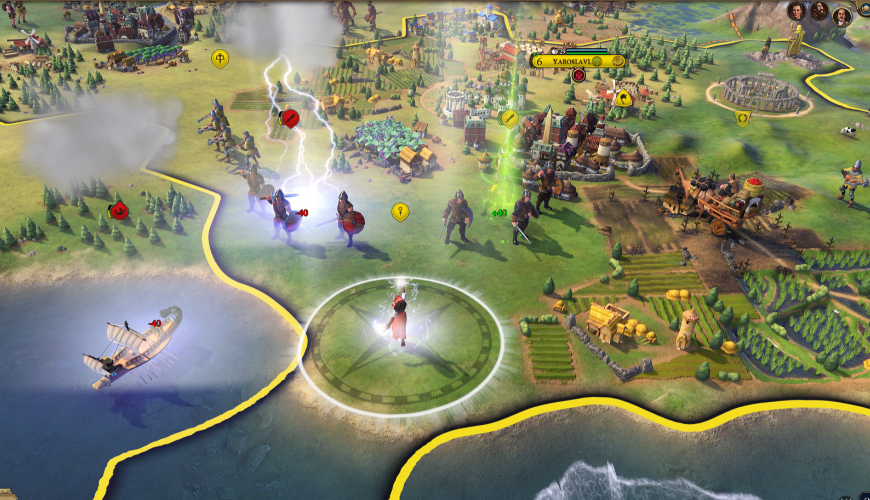This screenshot has height=500, width=870.
Task: Select the yellow sword unit flag
Action: pos(510,118)
